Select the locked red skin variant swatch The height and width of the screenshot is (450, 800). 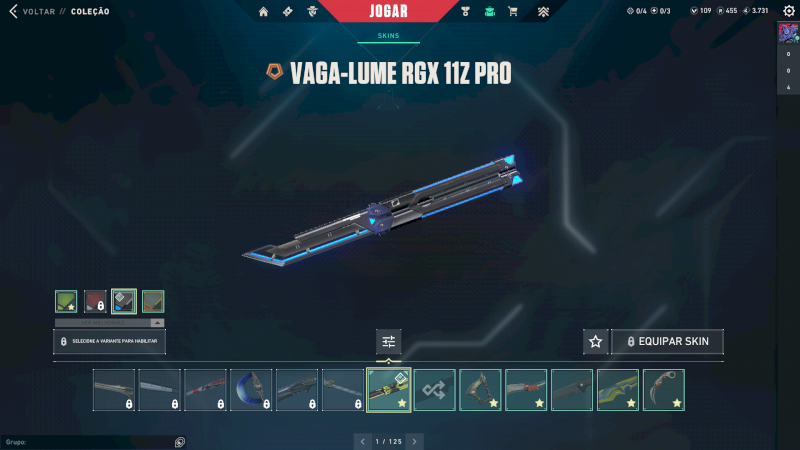95,301
